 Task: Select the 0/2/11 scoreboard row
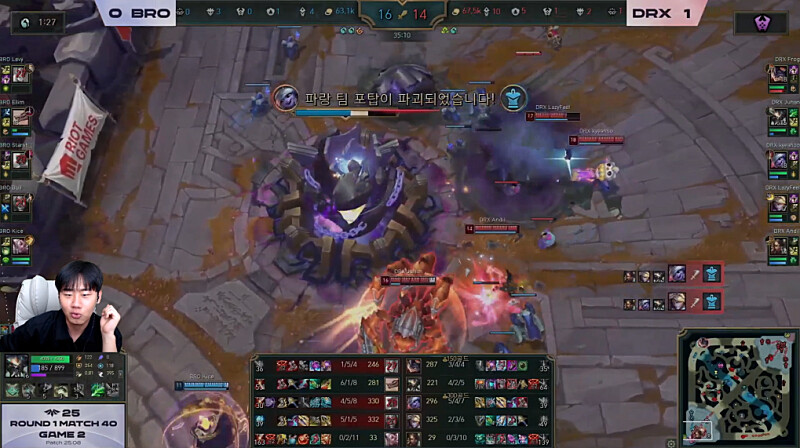tap(322, 436)
